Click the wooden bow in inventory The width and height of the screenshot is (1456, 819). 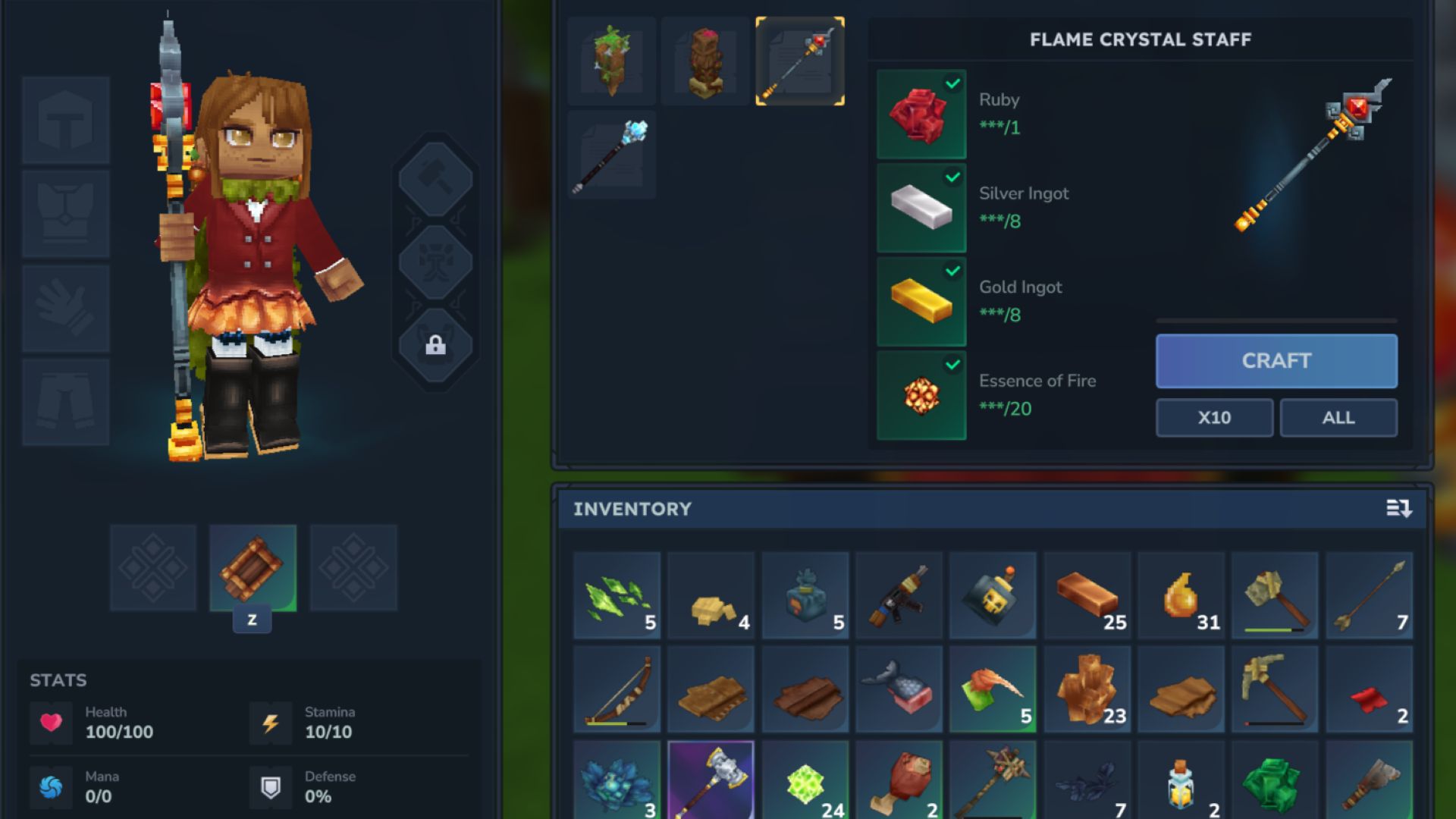coord(617,689)
